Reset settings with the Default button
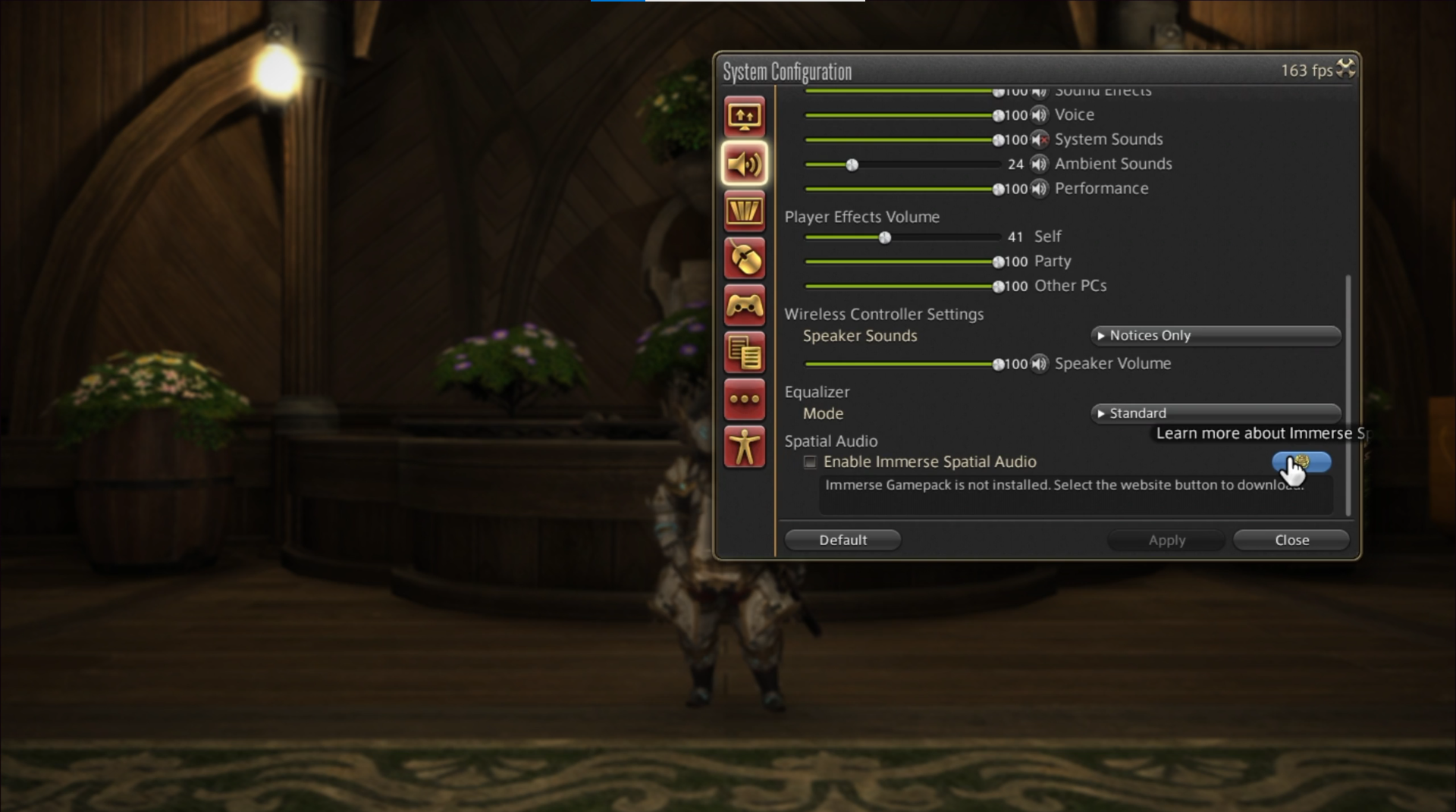This screenshot has height=812, width=1456. [x=843, y=540]
